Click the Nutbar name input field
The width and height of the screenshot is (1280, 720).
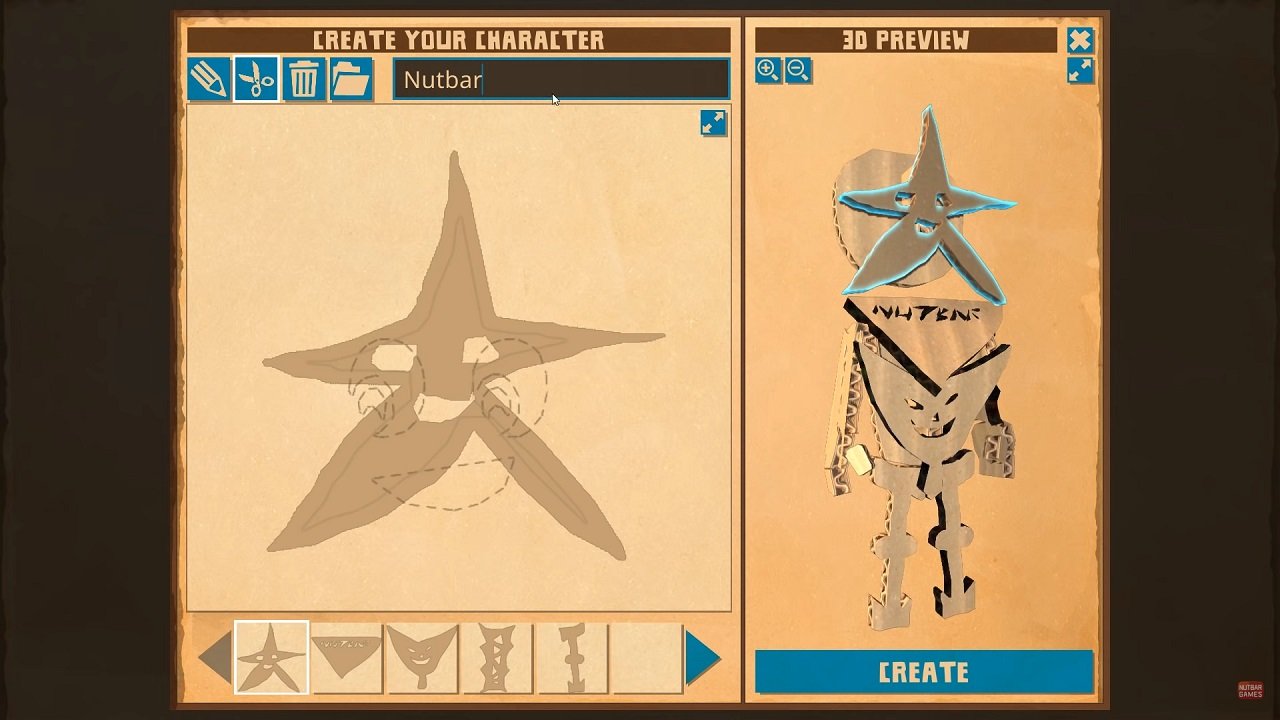click(560, 80)
